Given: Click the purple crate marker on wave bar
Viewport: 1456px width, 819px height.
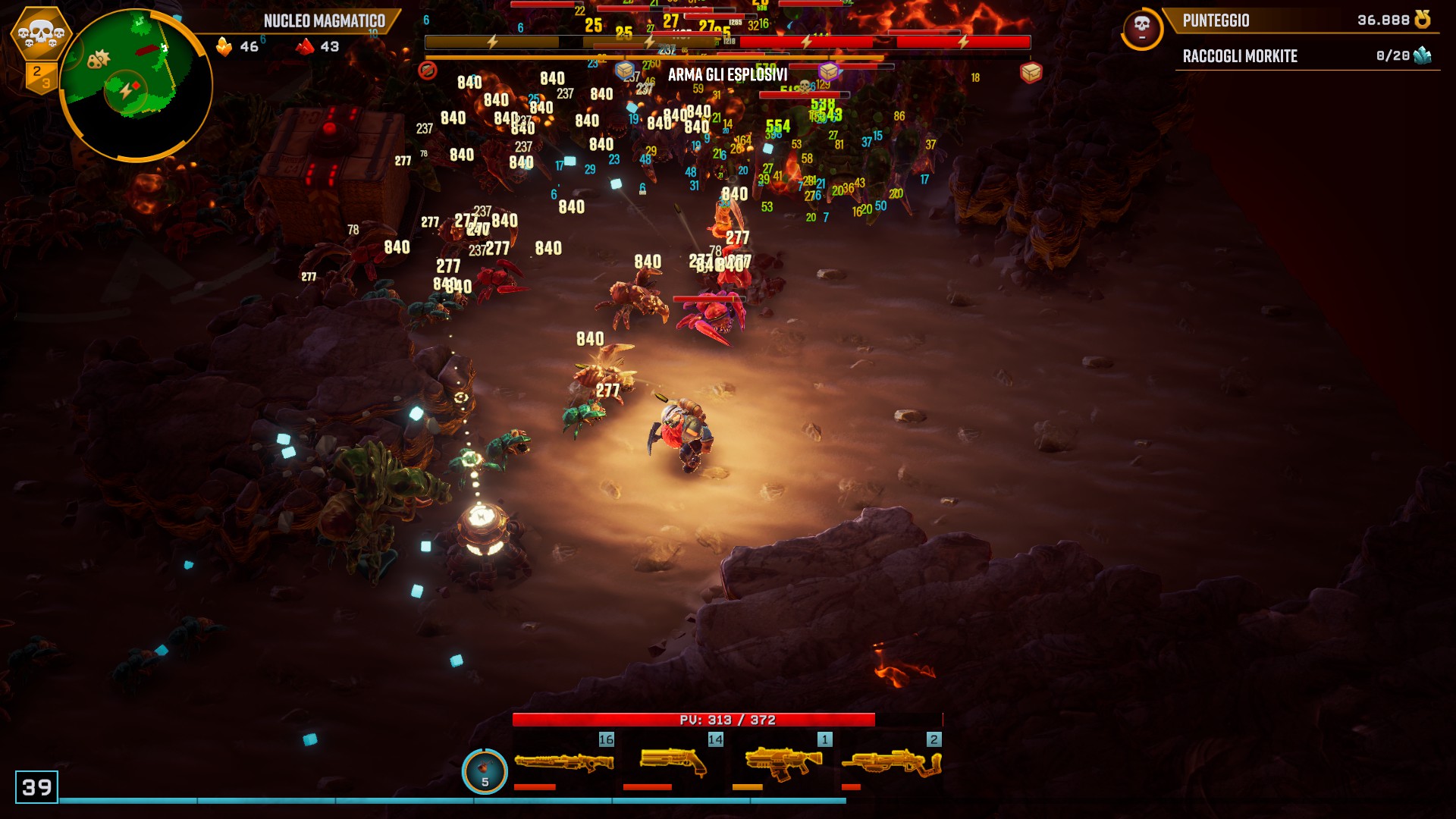Looking at the screenshot, I should 828,71.
